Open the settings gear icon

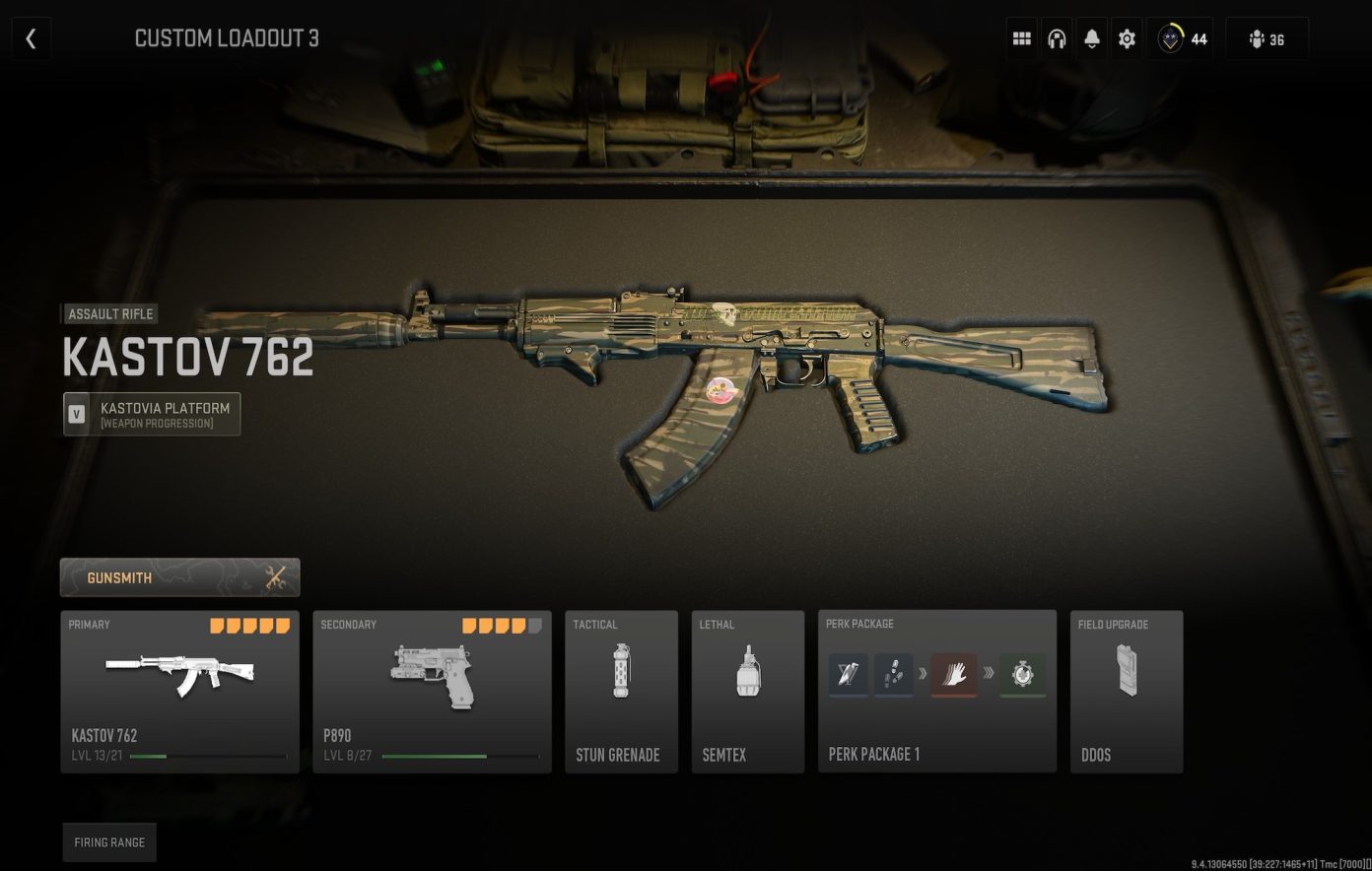1126,38
